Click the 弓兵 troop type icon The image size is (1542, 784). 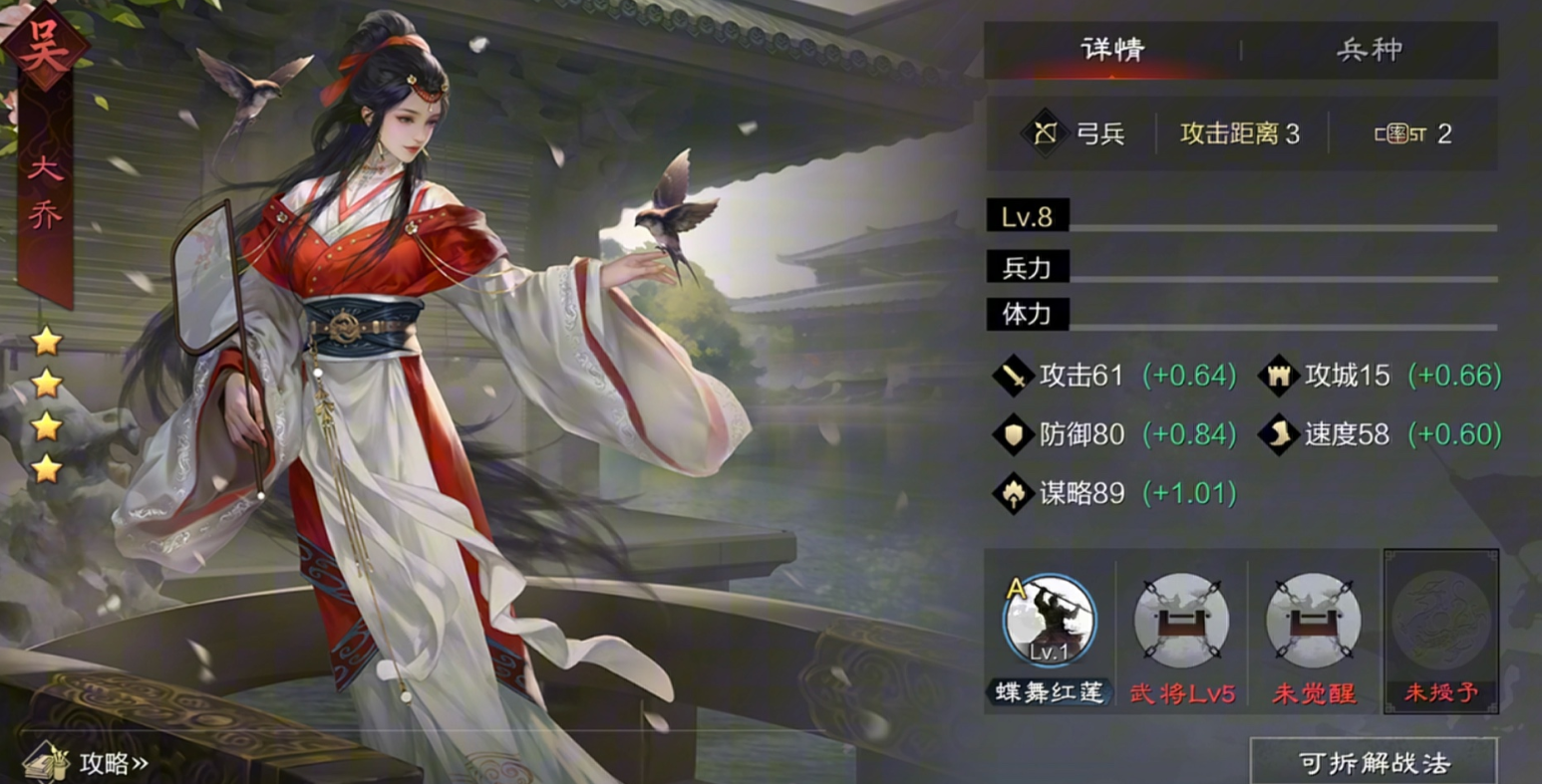[x=1045, y=133]
